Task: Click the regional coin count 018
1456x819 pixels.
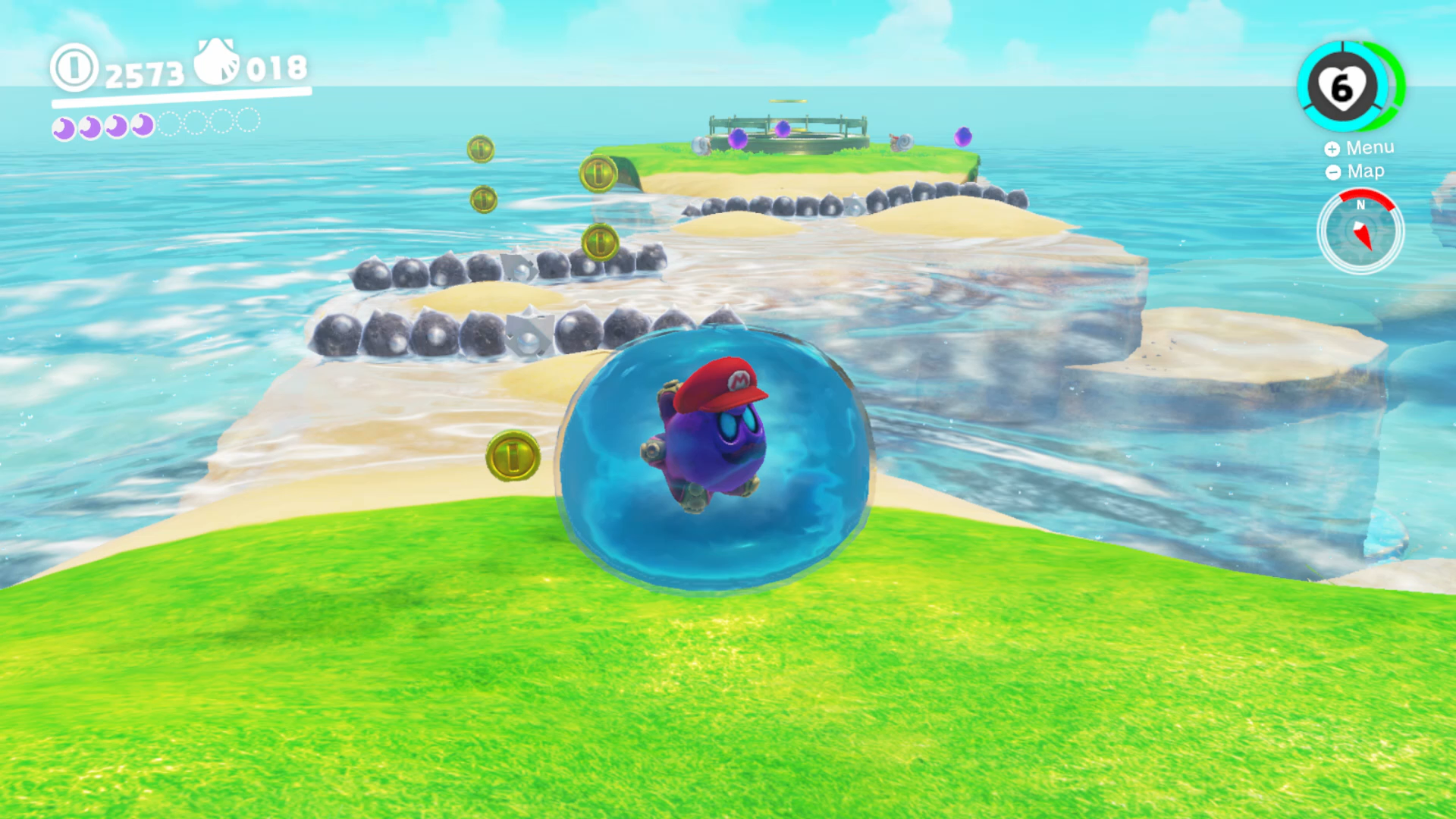Action: click(275, 70)
